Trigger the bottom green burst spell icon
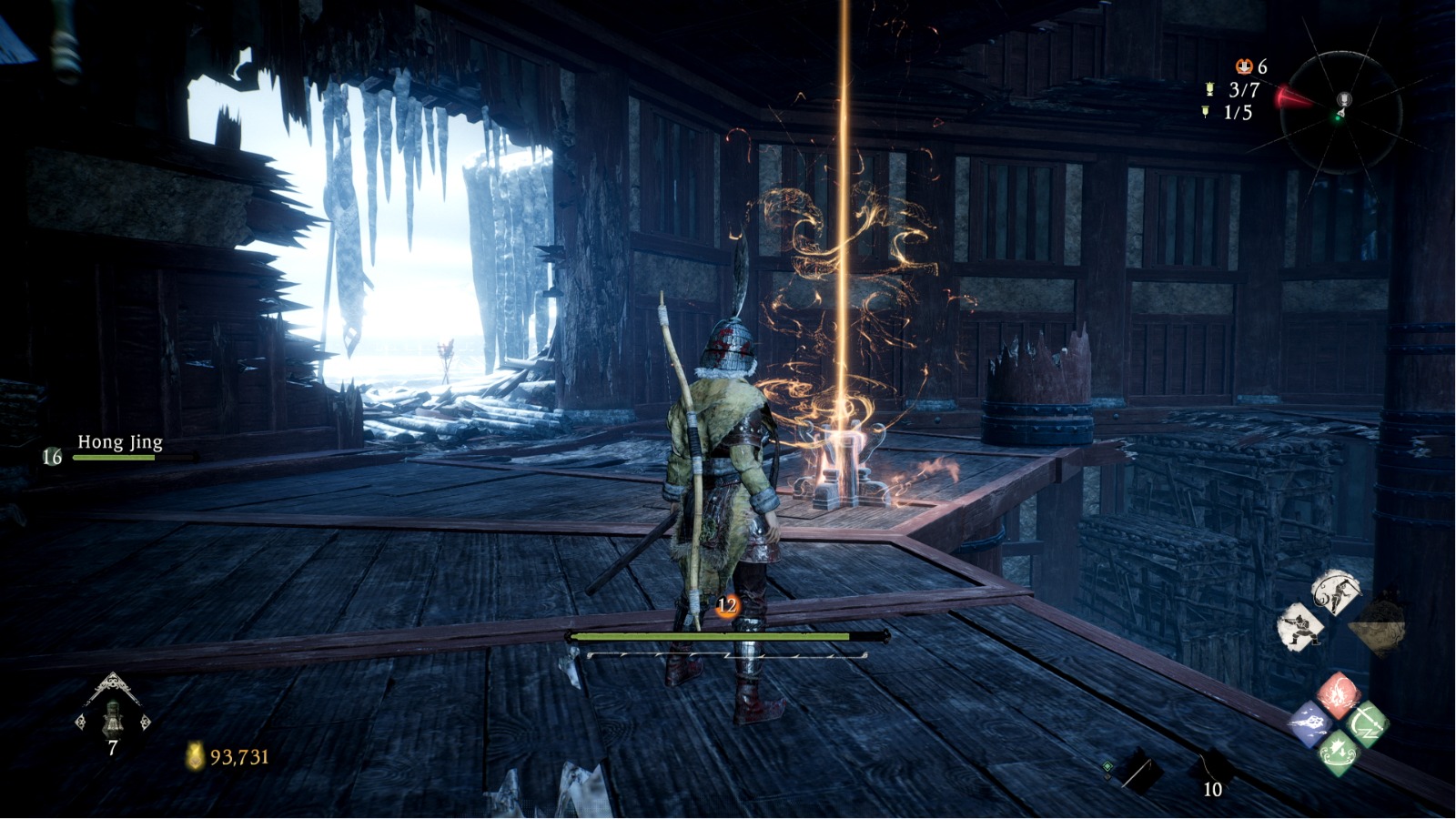The image size is (1456, 819). point(1339,753)
